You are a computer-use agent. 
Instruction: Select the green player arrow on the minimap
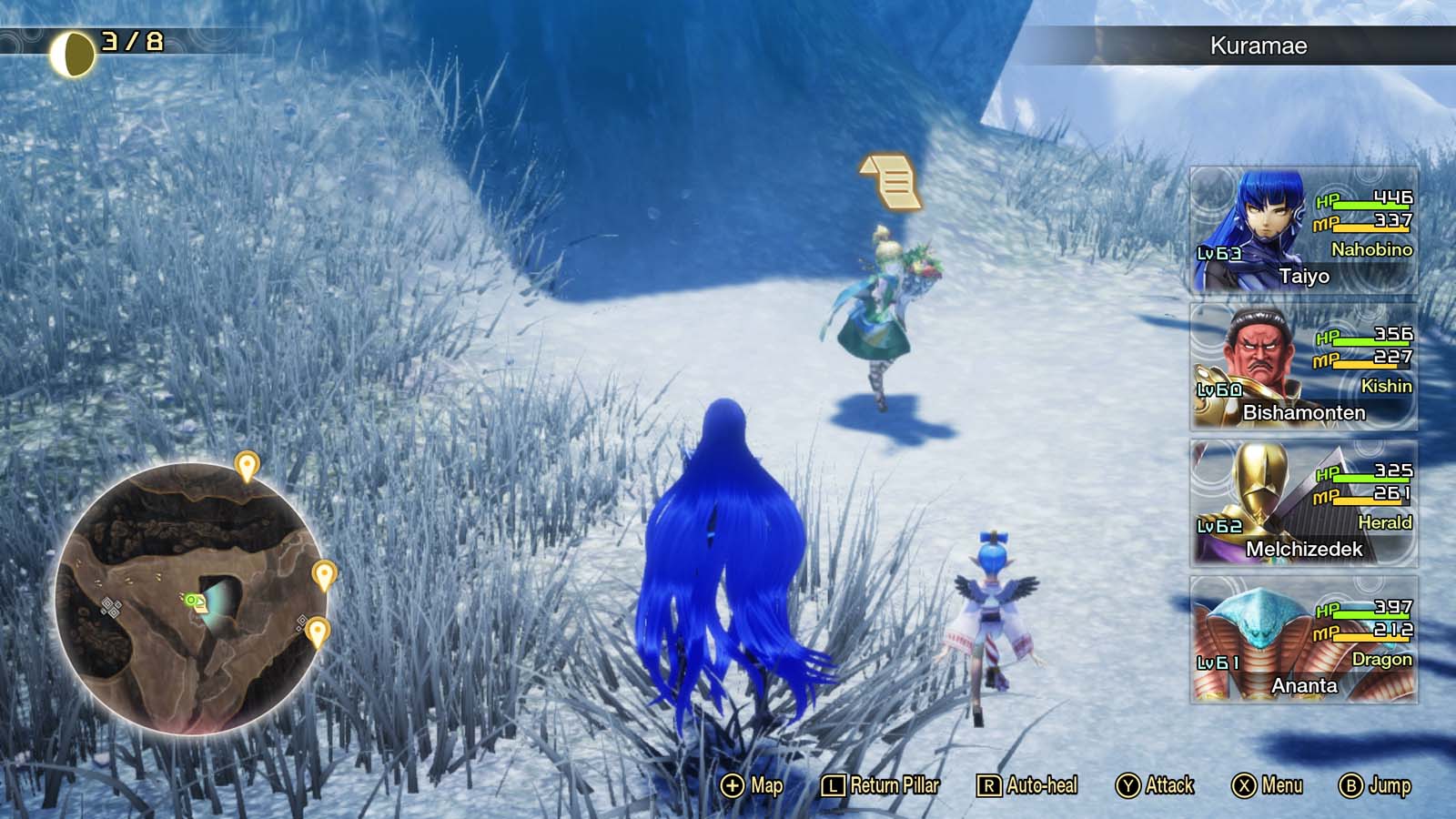[x=191, y=600]
